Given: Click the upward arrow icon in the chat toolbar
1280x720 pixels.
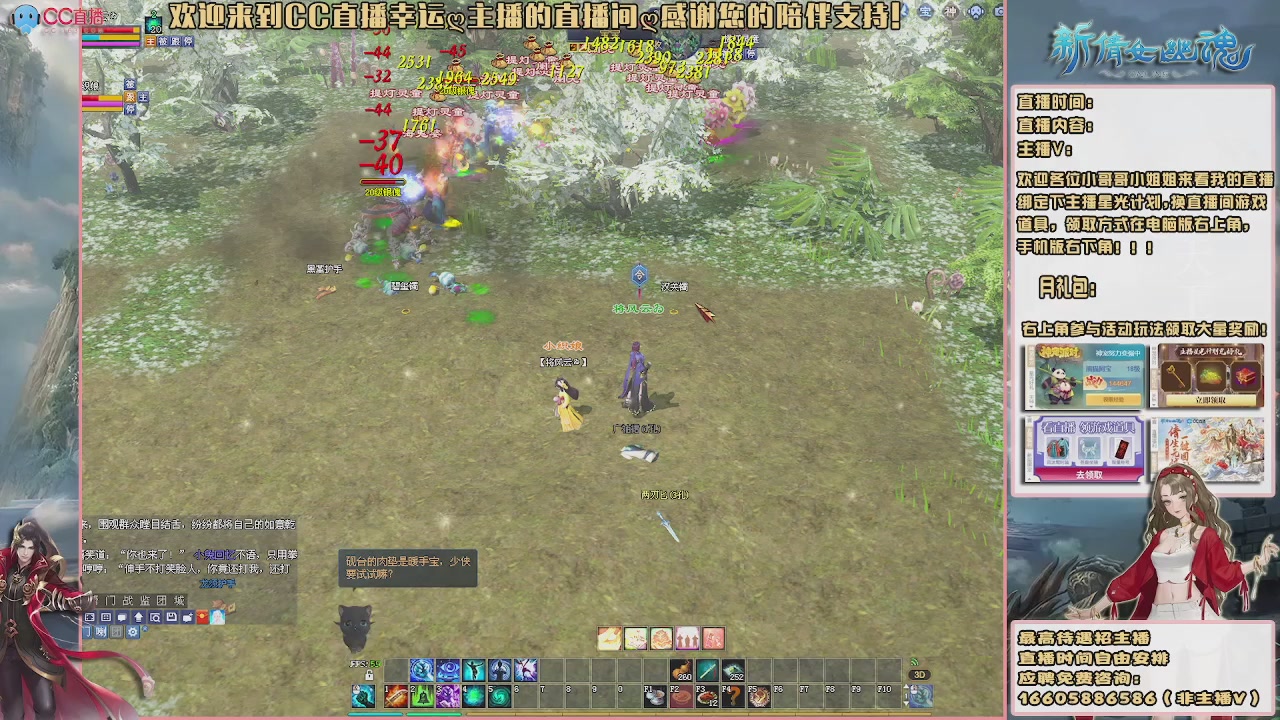Looking at the screenshot, I should [x=138, y=615].
